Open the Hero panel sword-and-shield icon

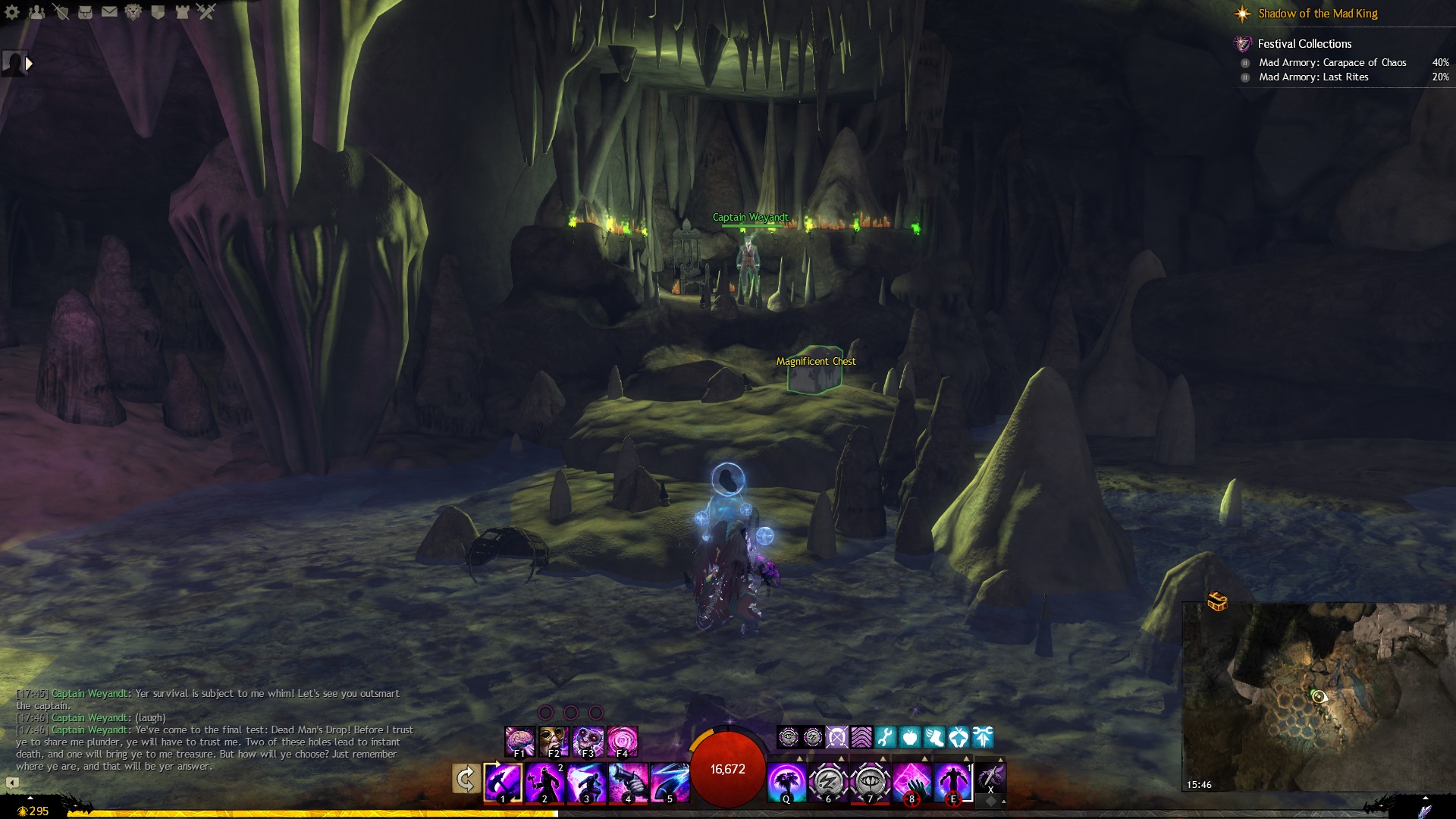click(61, 12)
